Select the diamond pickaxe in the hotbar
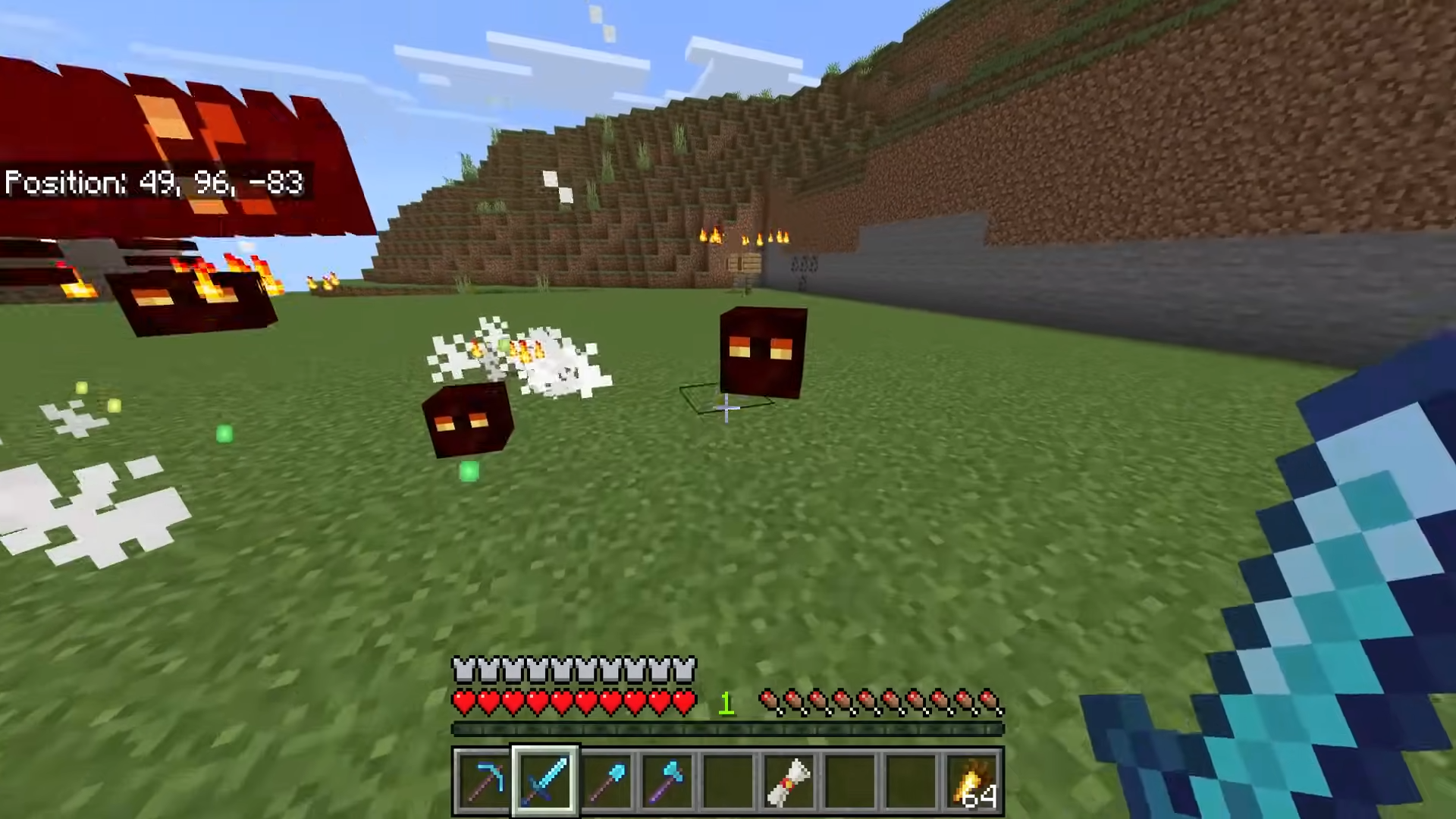 pyautogui.click(x=485, y=781)
